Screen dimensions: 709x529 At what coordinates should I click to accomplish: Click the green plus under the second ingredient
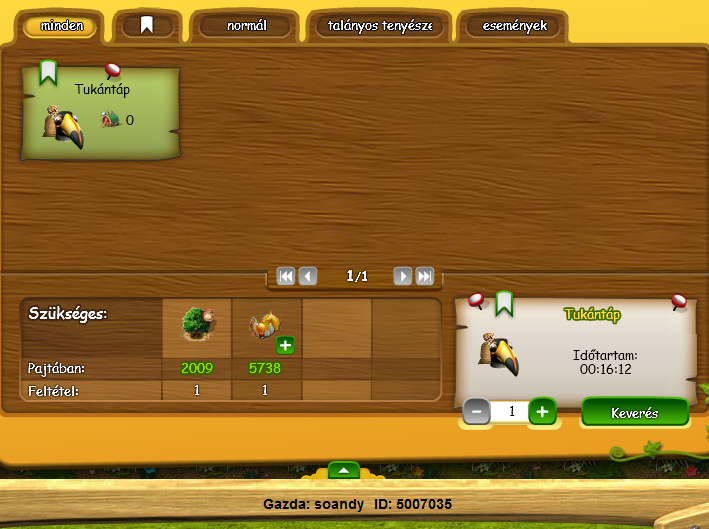coord(285,345)
